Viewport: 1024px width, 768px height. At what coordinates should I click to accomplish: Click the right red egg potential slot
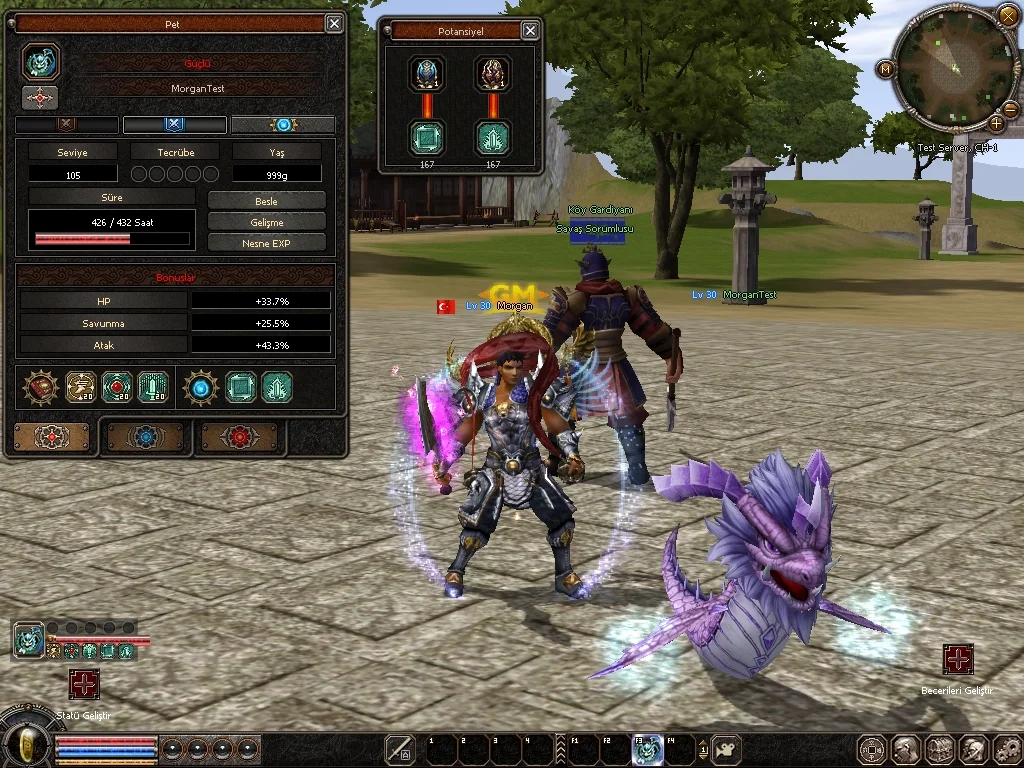493,74
